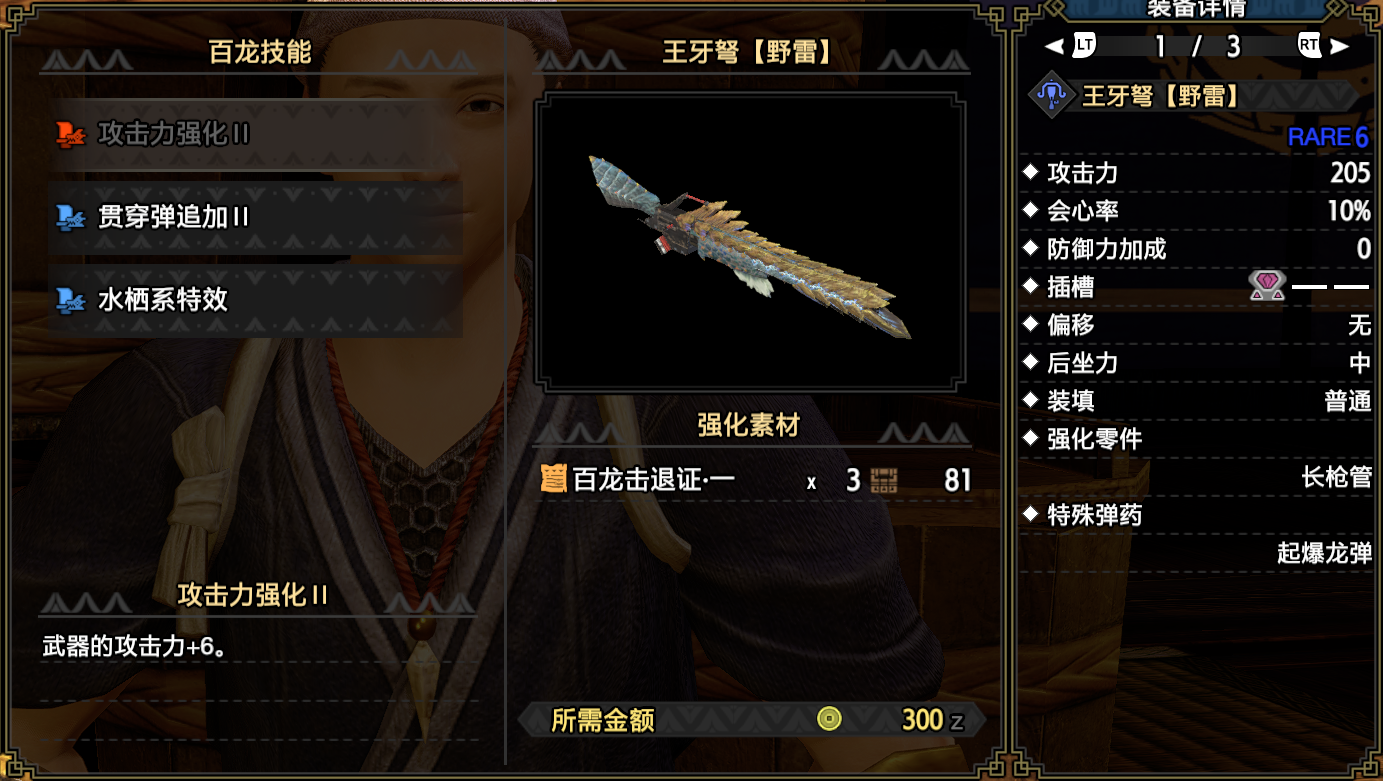Click the 王牙弩 weapon preview image
This screenshot has width=1383, height=781.
(x=750, y=242)
